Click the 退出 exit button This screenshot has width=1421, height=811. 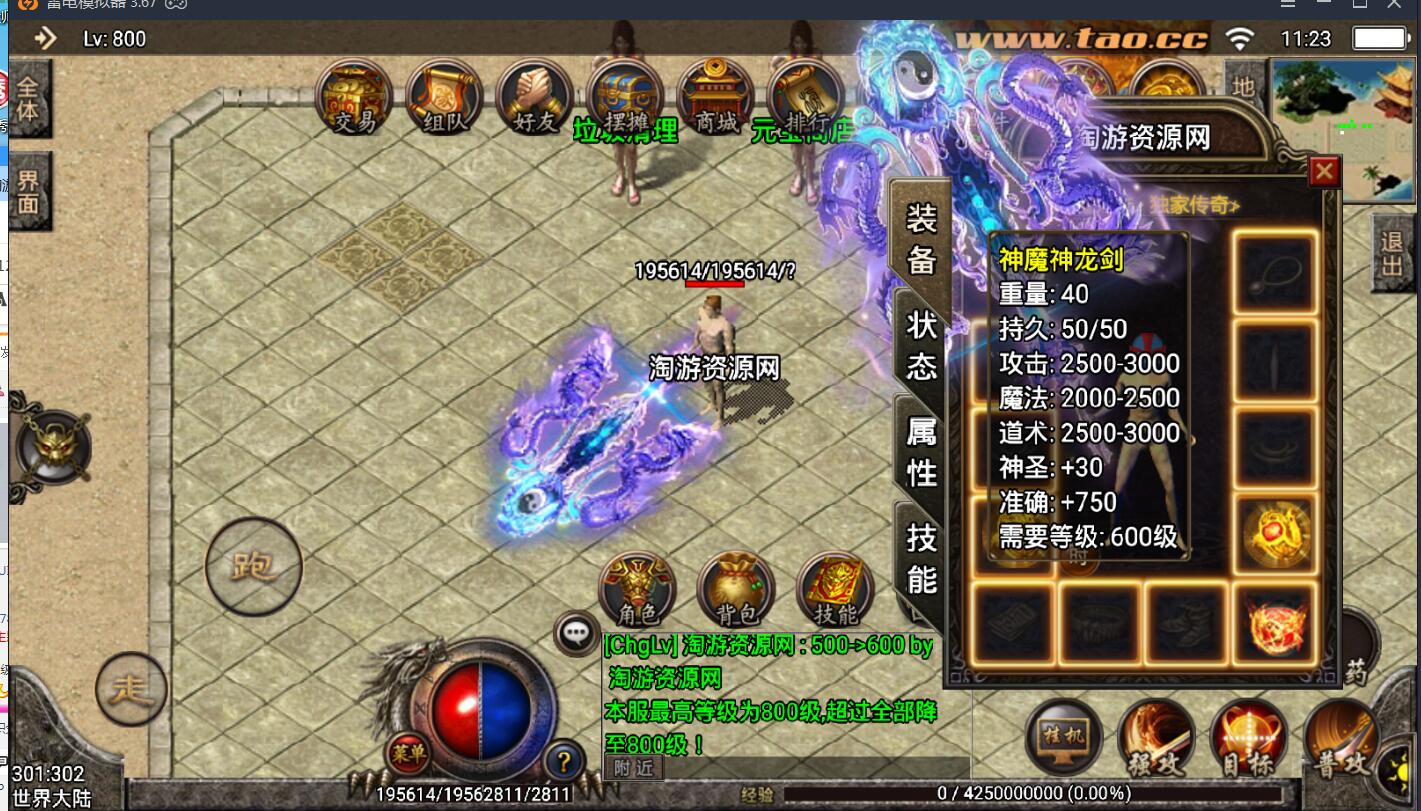(x=1392, y=253)
